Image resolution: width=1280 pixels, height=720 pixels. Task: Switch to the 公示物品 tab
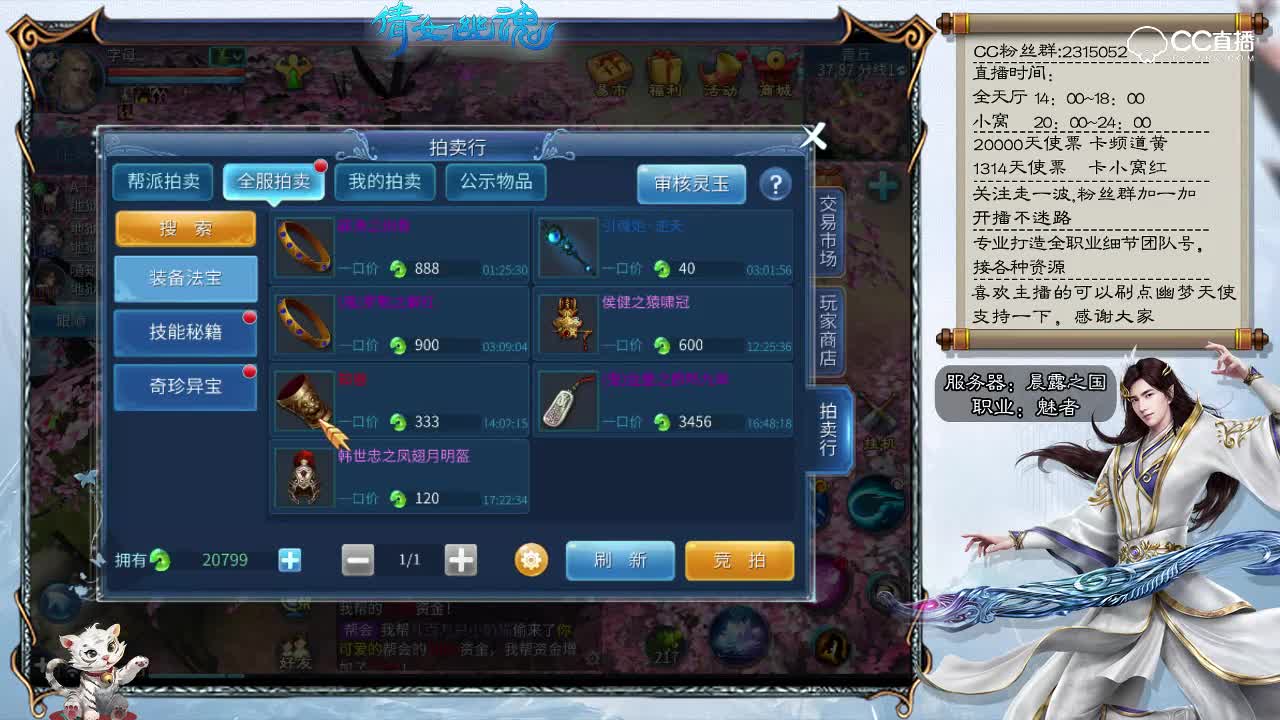(496, 183)
